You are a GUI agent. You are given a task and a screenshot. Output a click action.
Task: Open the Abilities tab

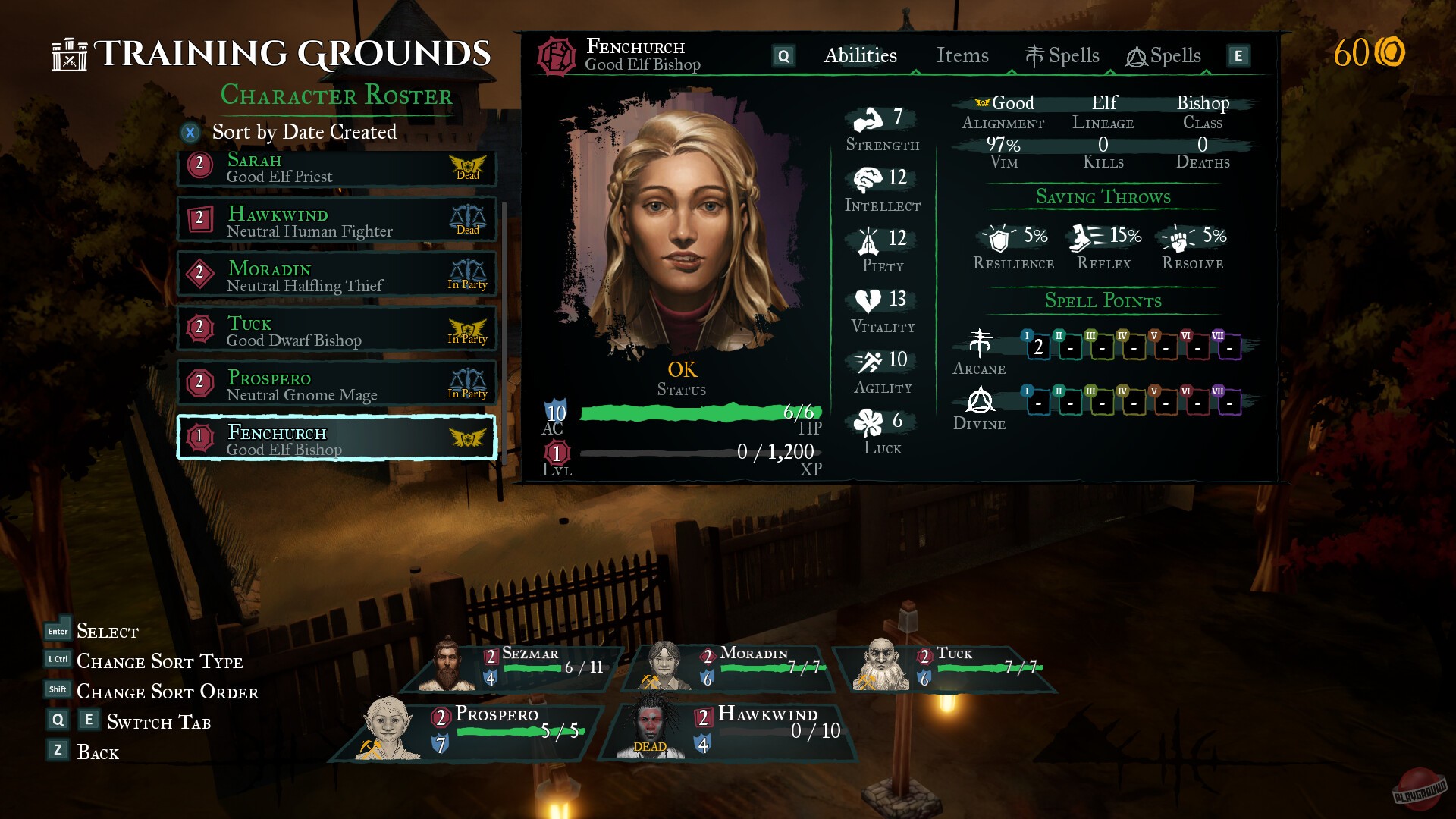point(861,55)
